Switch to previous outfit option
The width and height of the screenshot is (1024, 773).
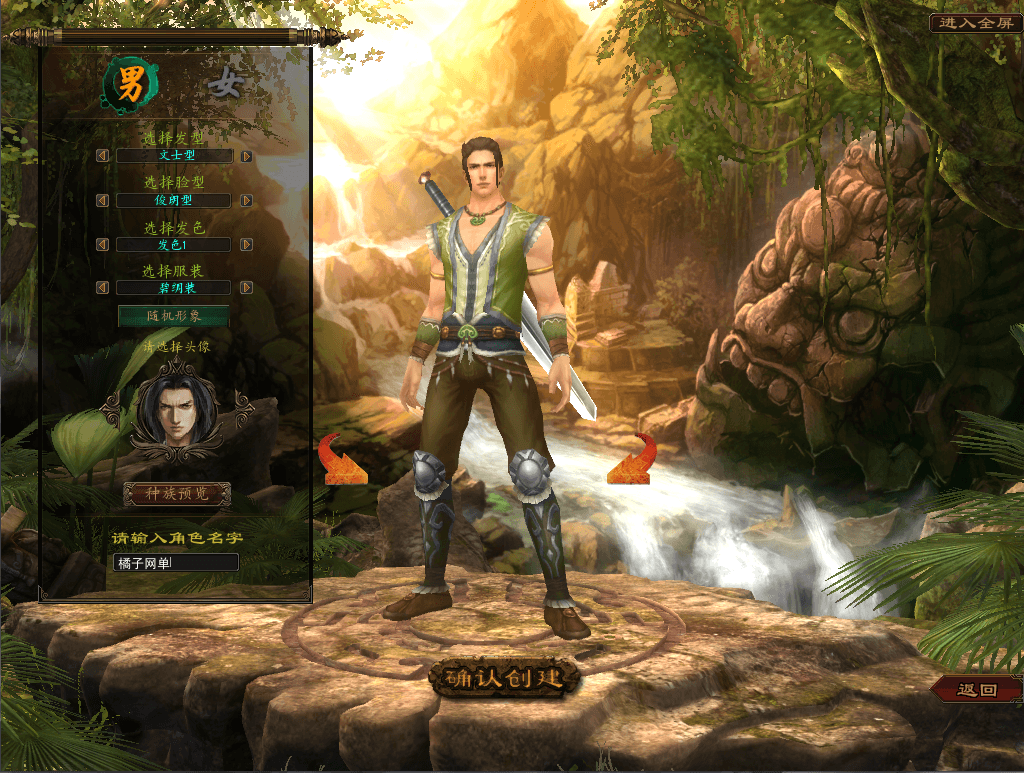point(102,288)
